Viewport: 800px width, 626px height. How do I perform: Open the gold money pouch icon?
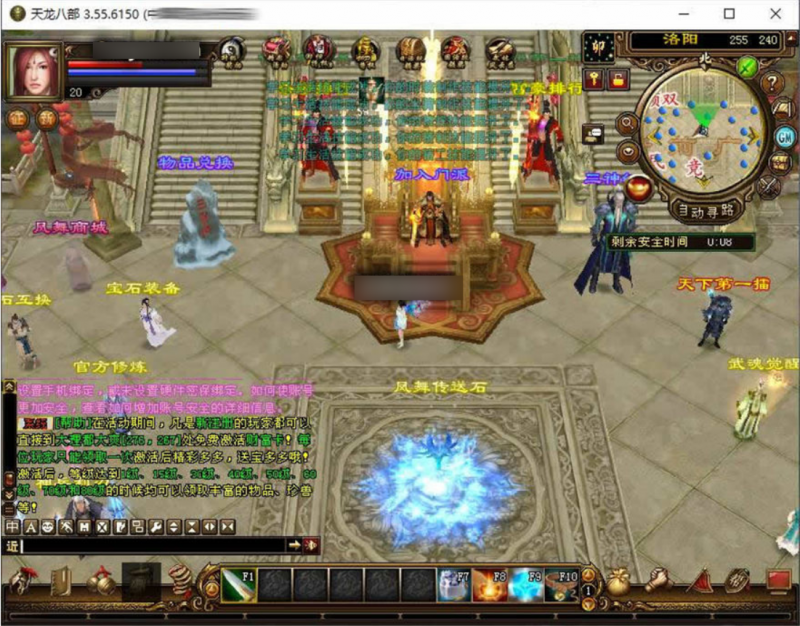pyautogui.click(x=620, y=580)
